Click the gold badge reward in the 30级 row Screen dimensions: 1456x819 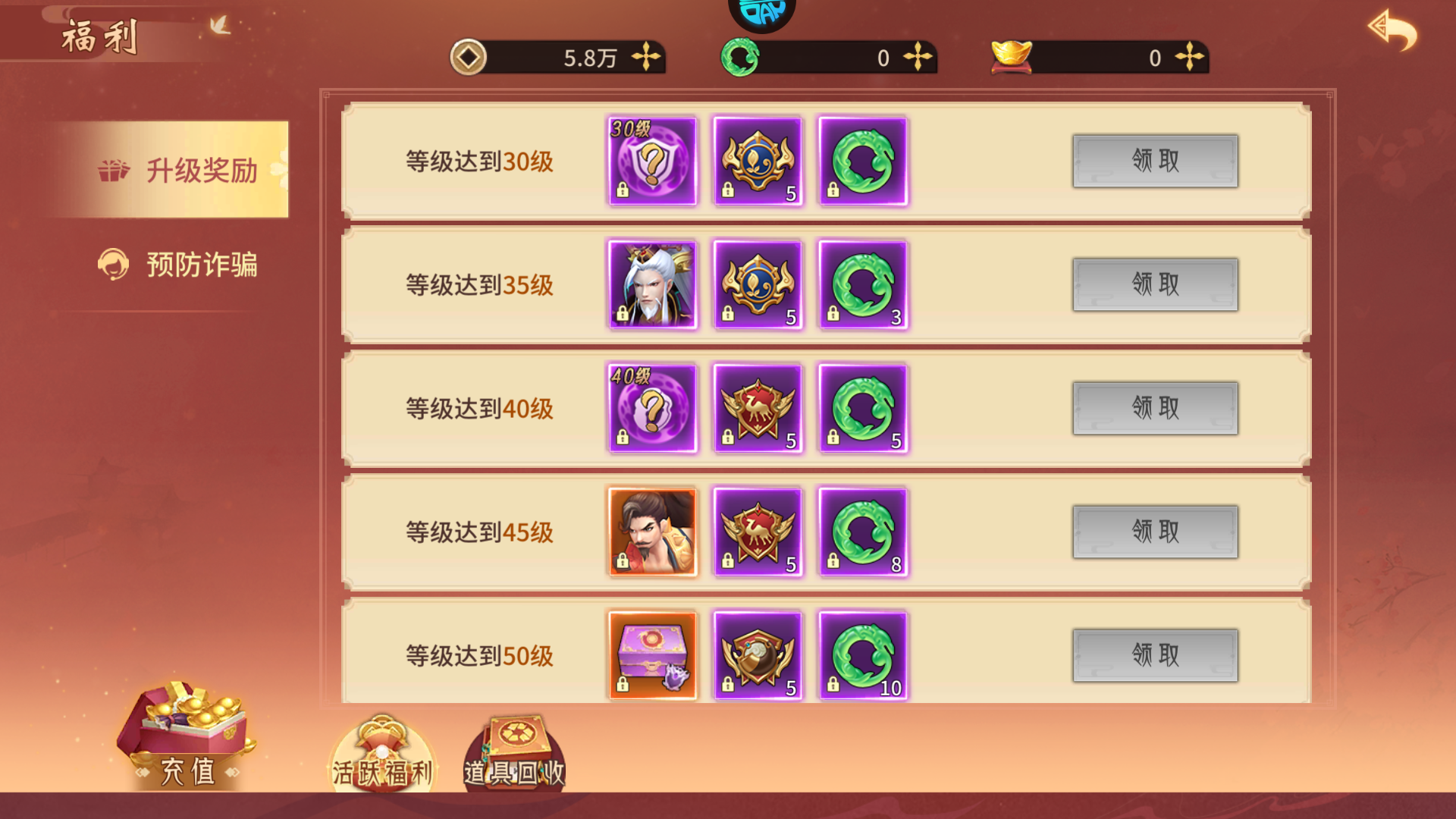click(x=758, y=161)
